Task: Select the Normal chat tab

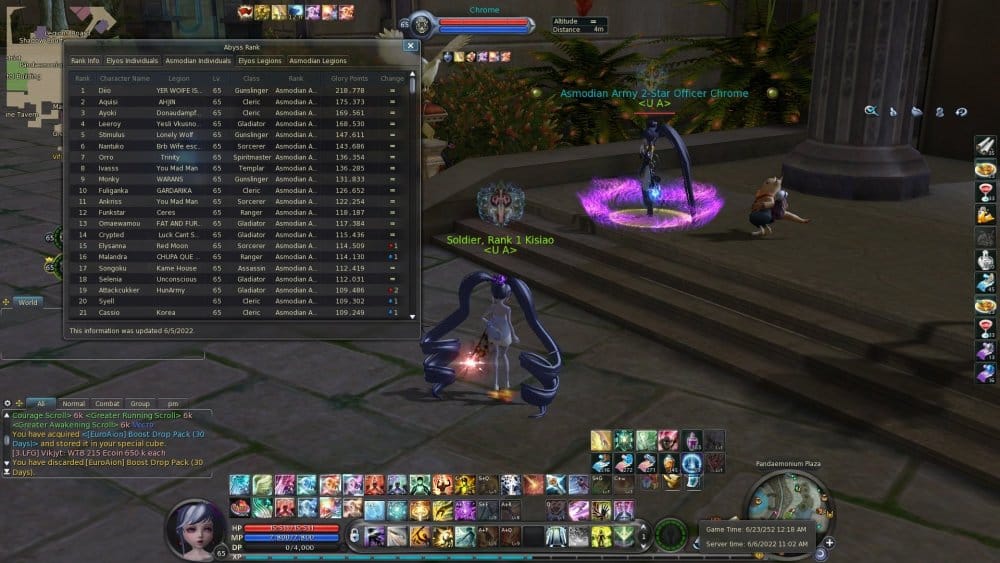Action: click(x=73, y=404)
